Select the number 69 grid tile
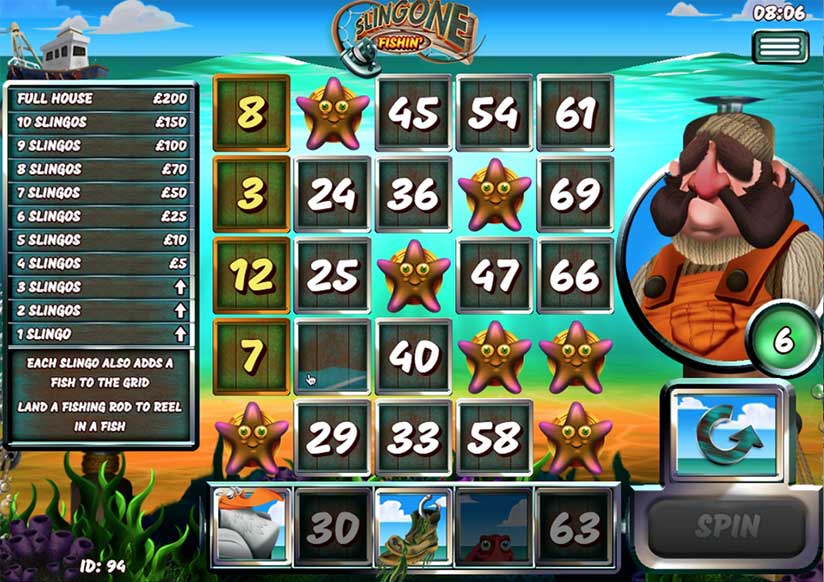 click(x=575, y=195)
